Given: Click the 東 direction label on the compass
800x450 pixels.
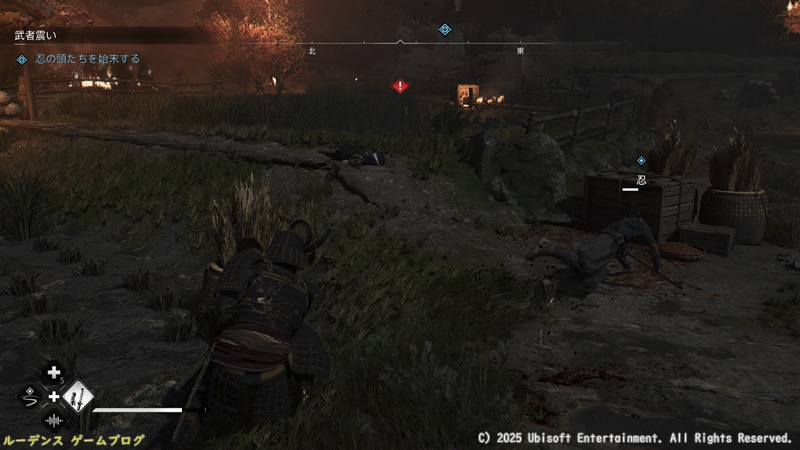Looking at the screenshot, I should coord(520,50).
